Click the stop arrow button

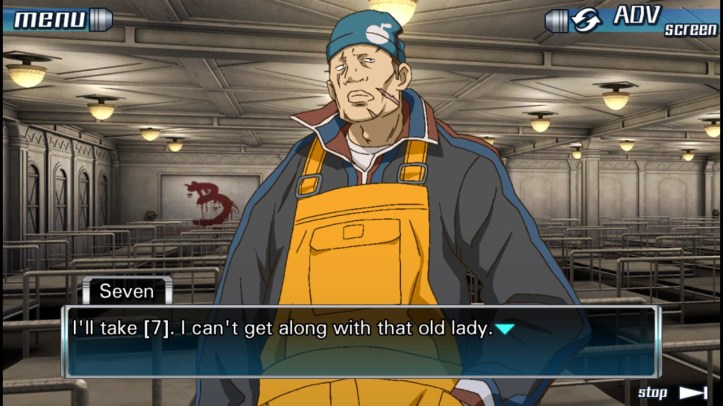point(671,392)
